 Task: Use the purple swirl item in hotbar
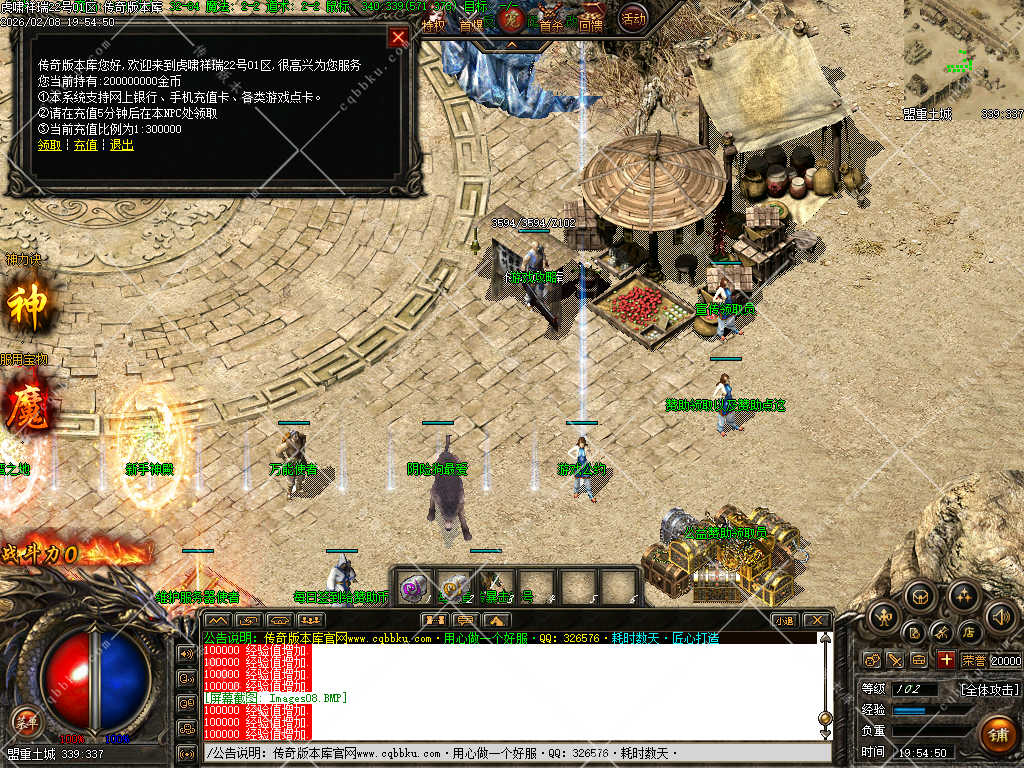tap(413, 589)
